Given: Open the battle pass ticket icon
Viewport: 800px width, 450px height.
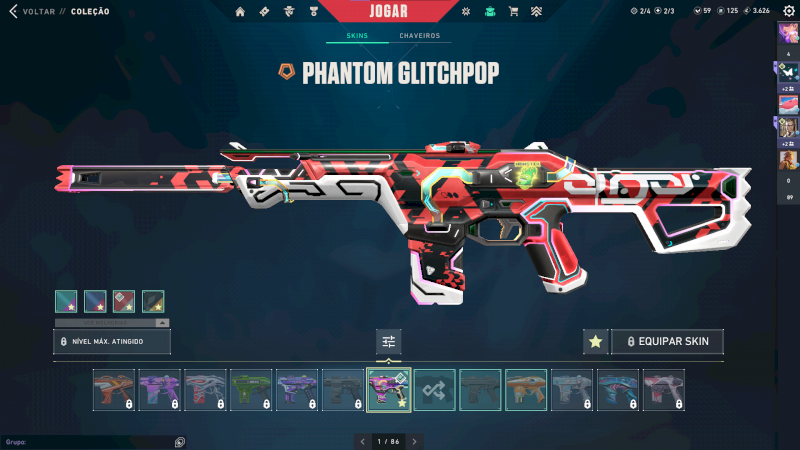Looking at the screenshot, I should [x=264, y=12].
